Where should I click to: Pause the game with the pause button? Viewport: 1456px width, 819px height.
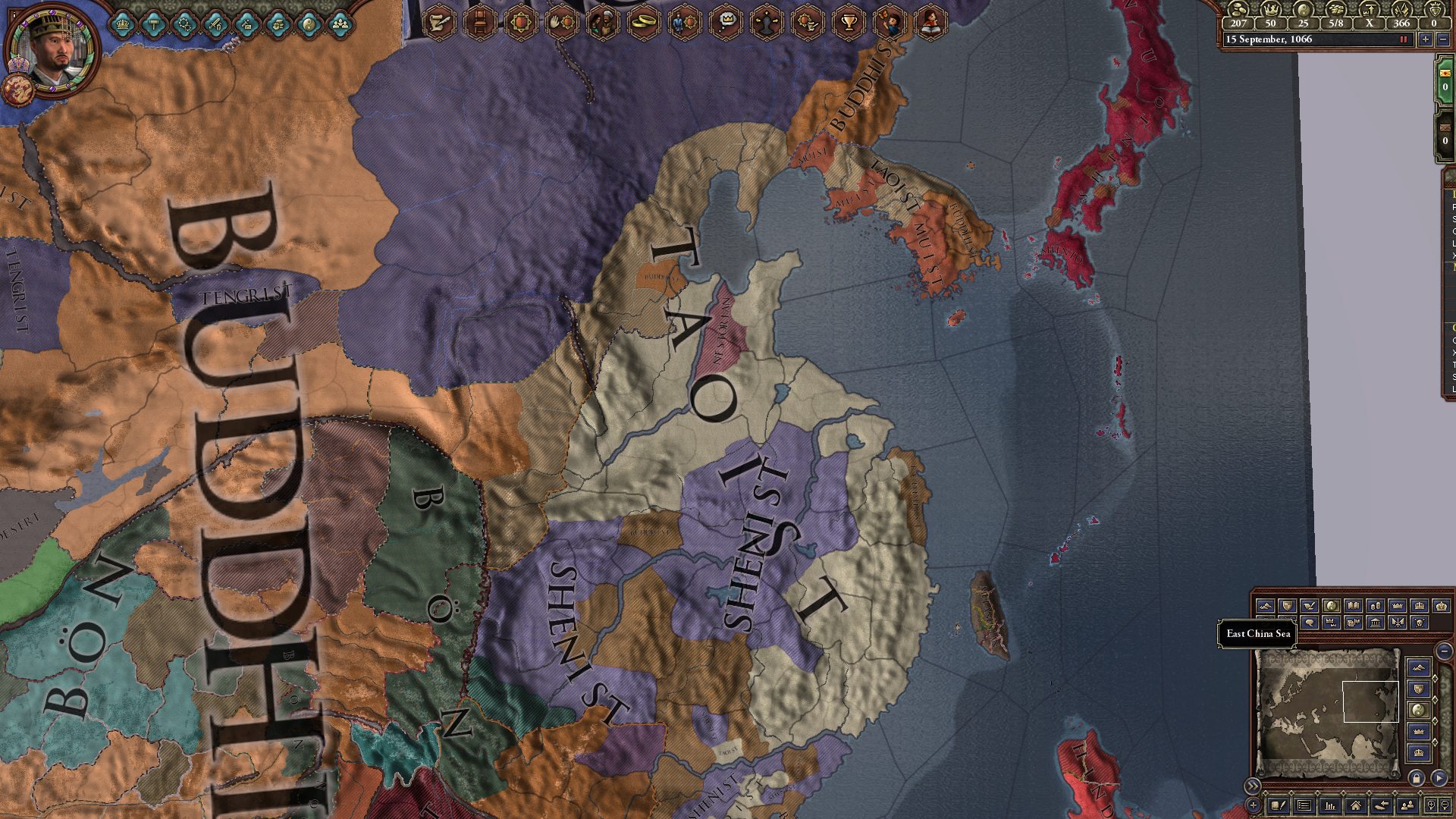[1404, 39]
